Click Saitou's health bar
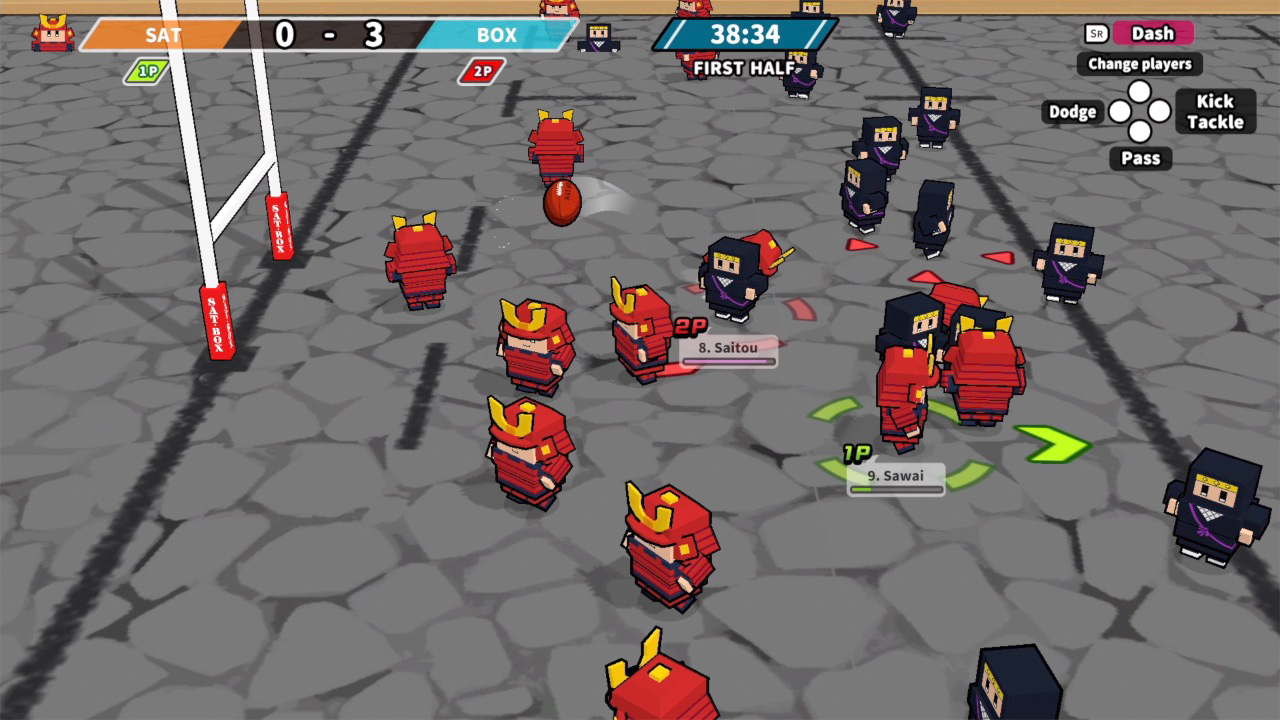Screen dimensions: 1280x720 (729, 361)
